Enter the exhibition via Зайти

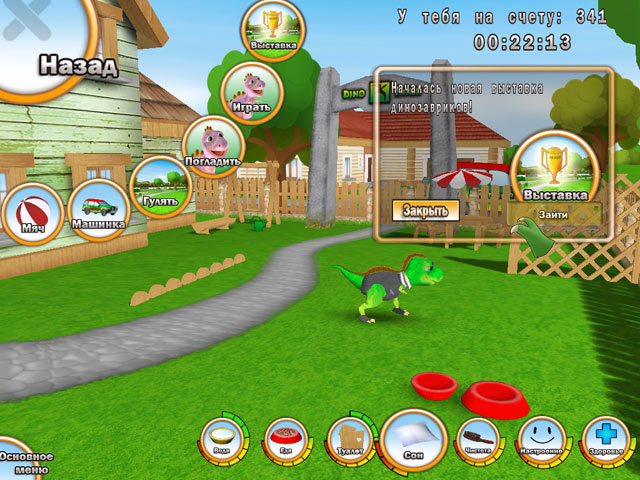pyautogui.click(x=552, y=214)
